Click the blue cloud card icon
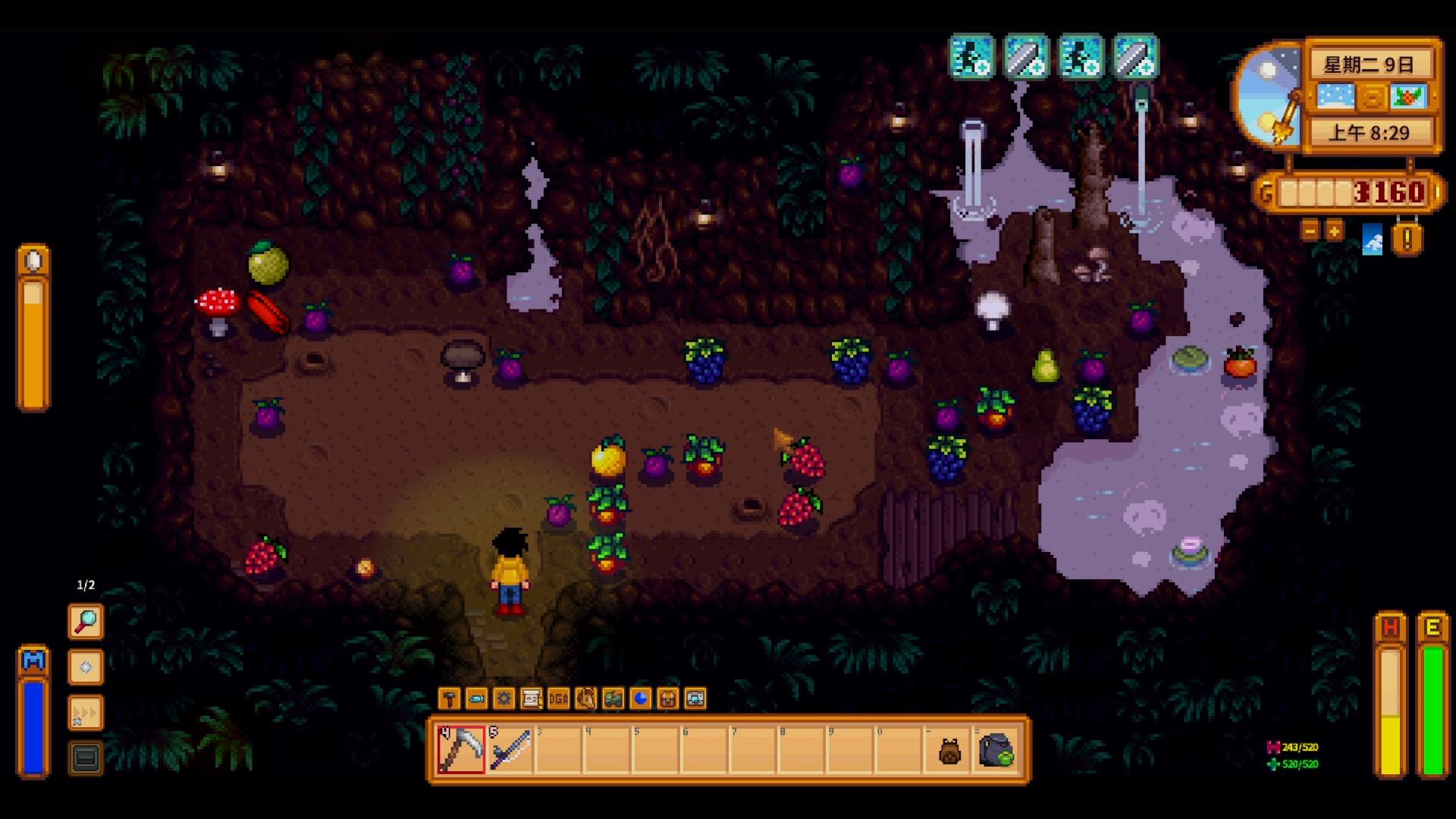Viewport: 1456px width, 819px height. 1373,241
